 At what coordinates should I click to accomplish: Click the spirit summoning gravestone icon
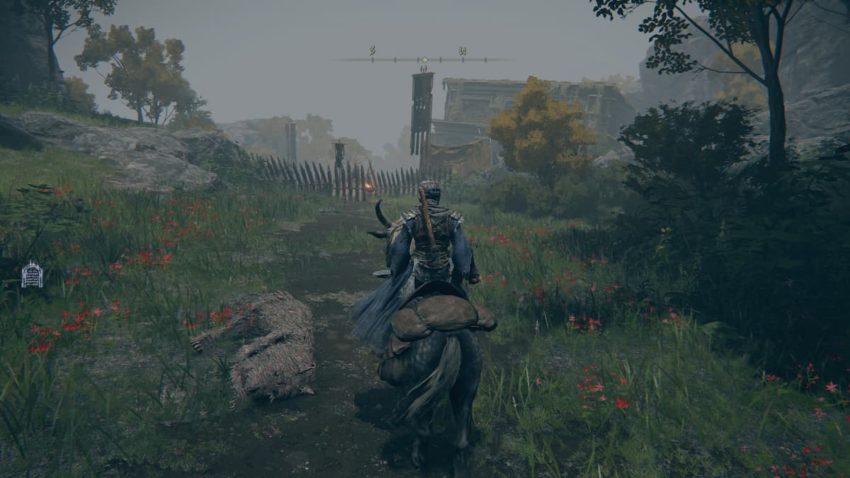[x=32, y=274]
